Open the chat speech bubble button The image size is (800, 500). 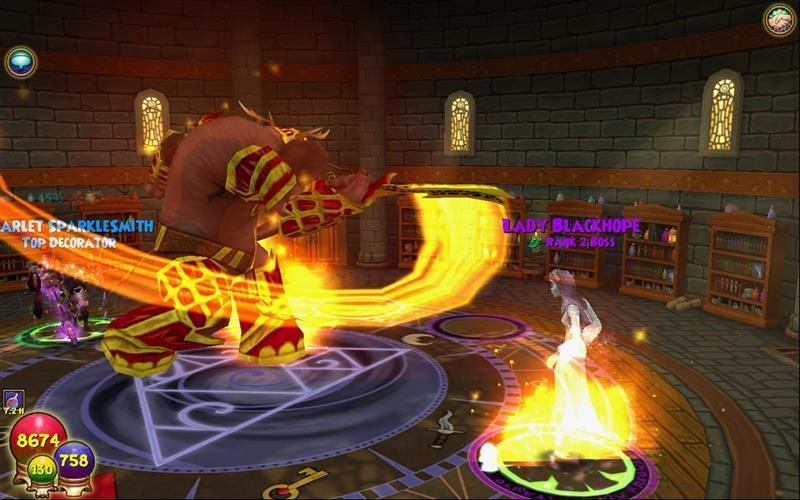coord(20,62)
